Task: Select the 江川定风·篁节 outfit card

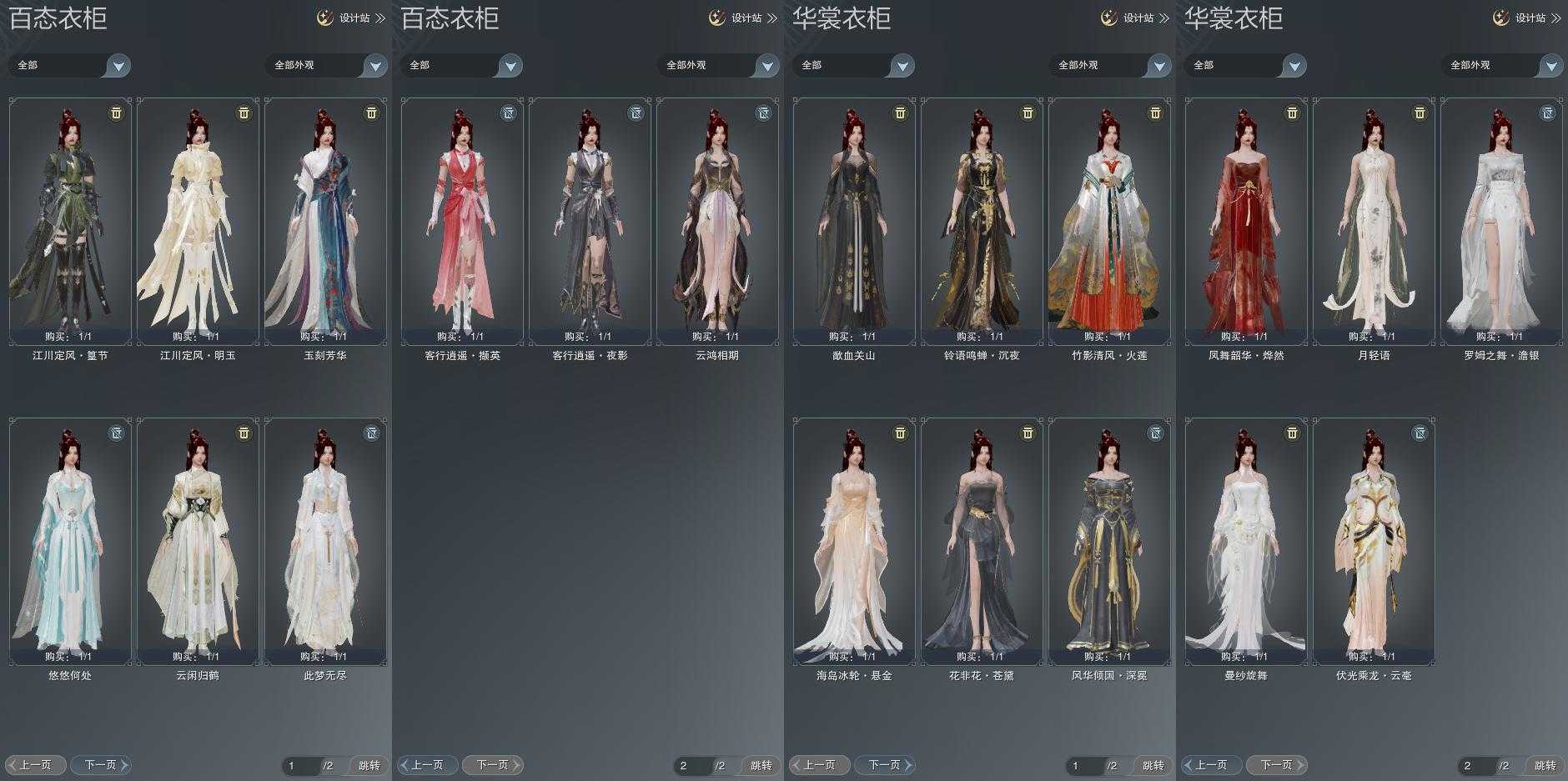Action: click(x=70, y=221)
